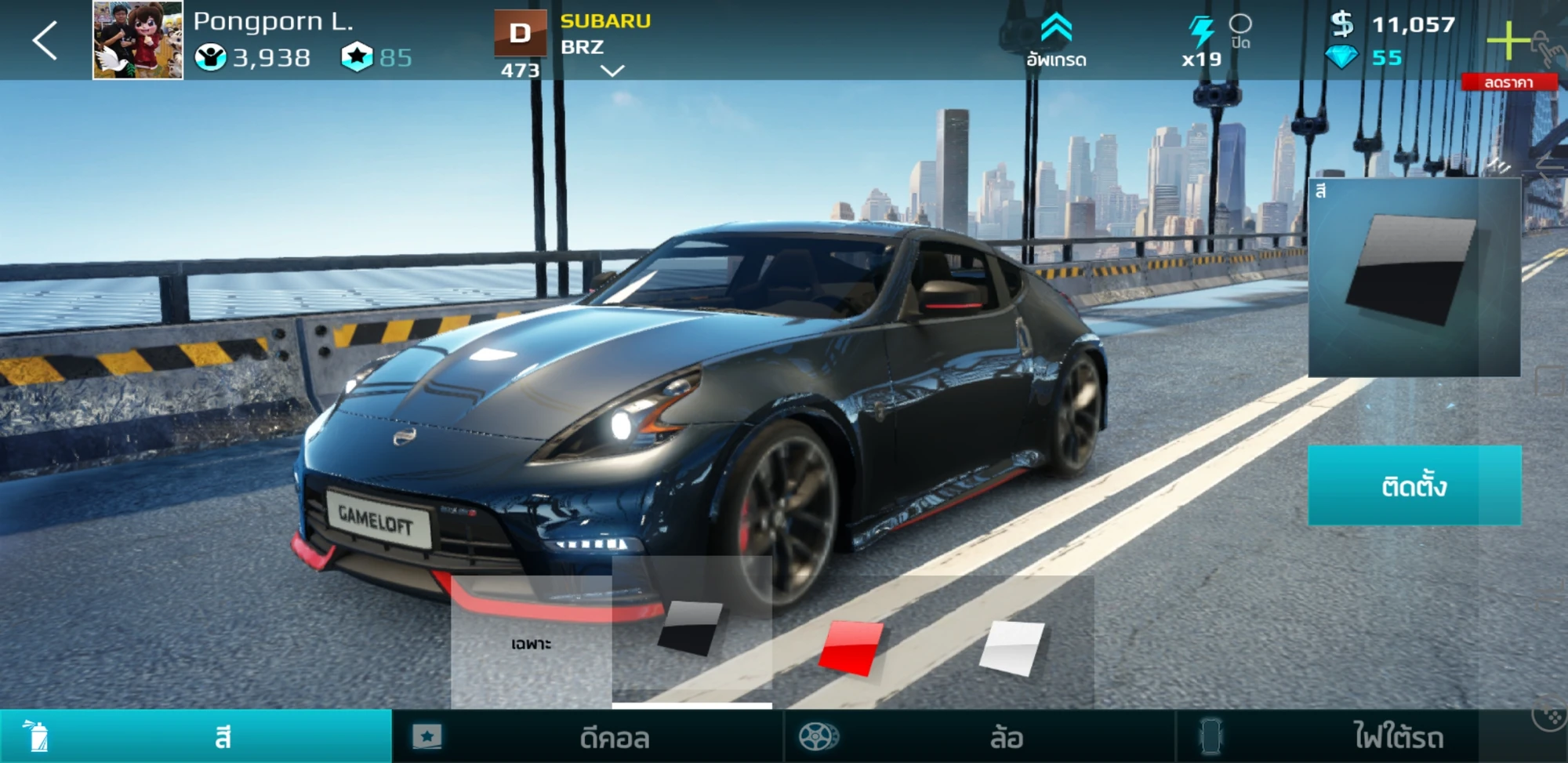
Task: Toggle the ปิด nitro boost indicator
Action: click(x=1240, y=31)
